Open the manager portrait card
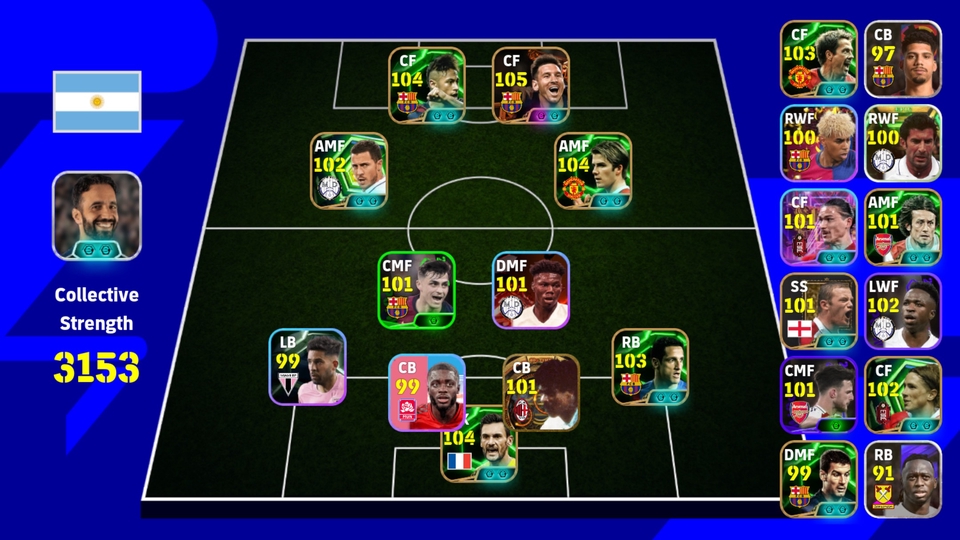Viewport: 960px width, 540px height. [97, 216]
